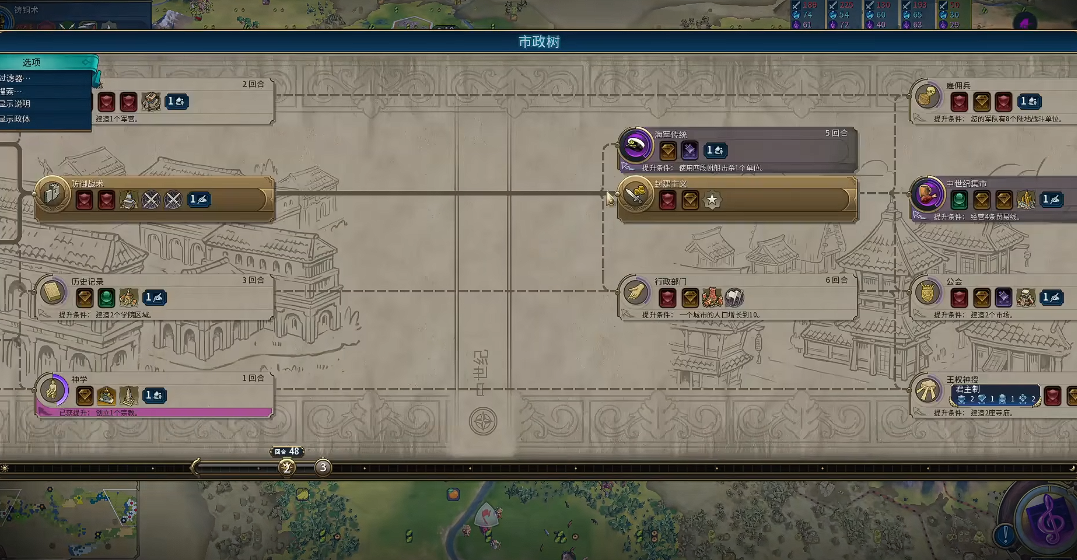1077x560 pixels.
Task: Click the blue exclamation notification icon
Action: [1004, 535]
